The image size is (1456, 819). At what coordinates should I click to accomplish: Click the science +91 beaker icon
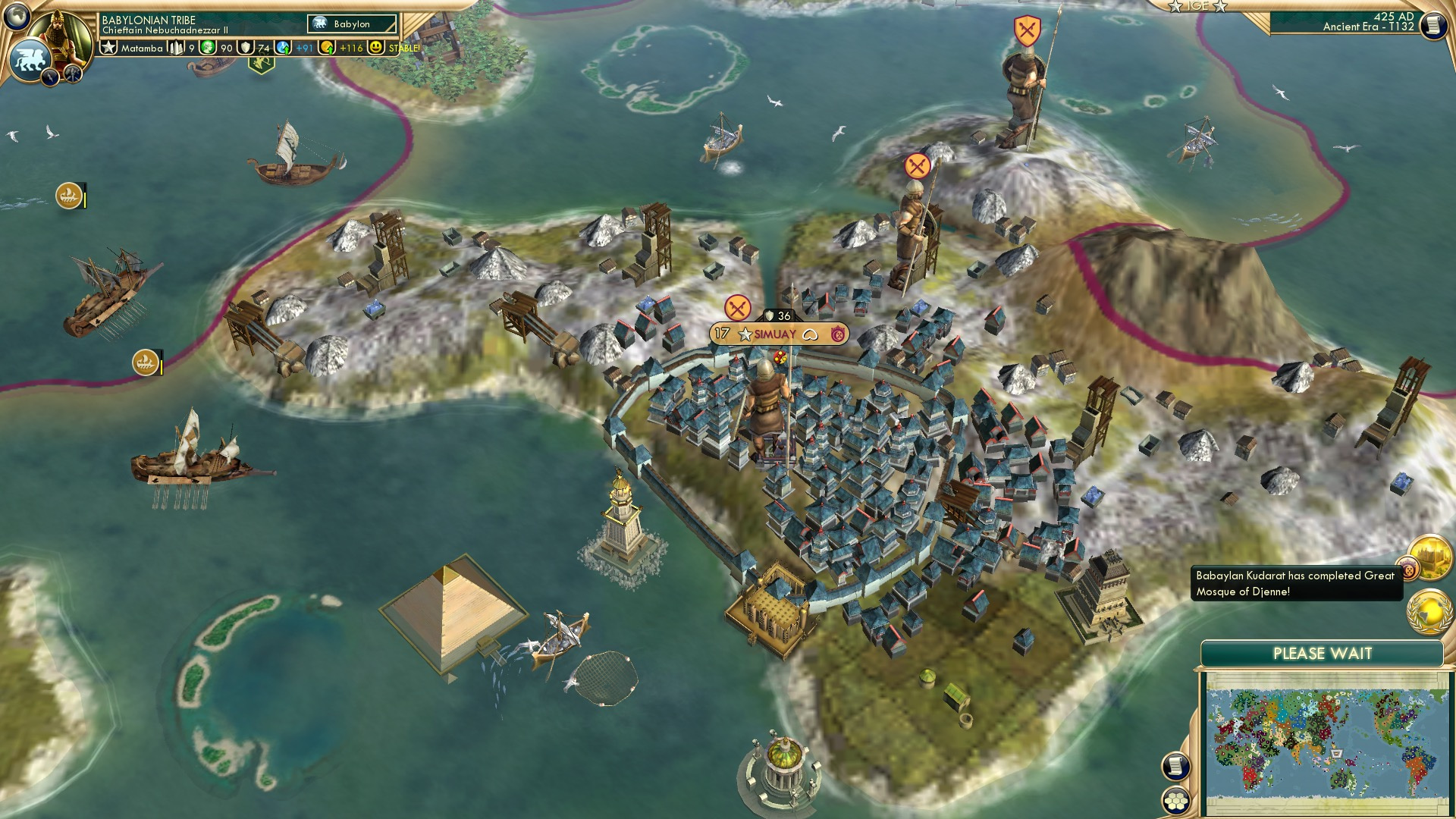tap(284, 47)
